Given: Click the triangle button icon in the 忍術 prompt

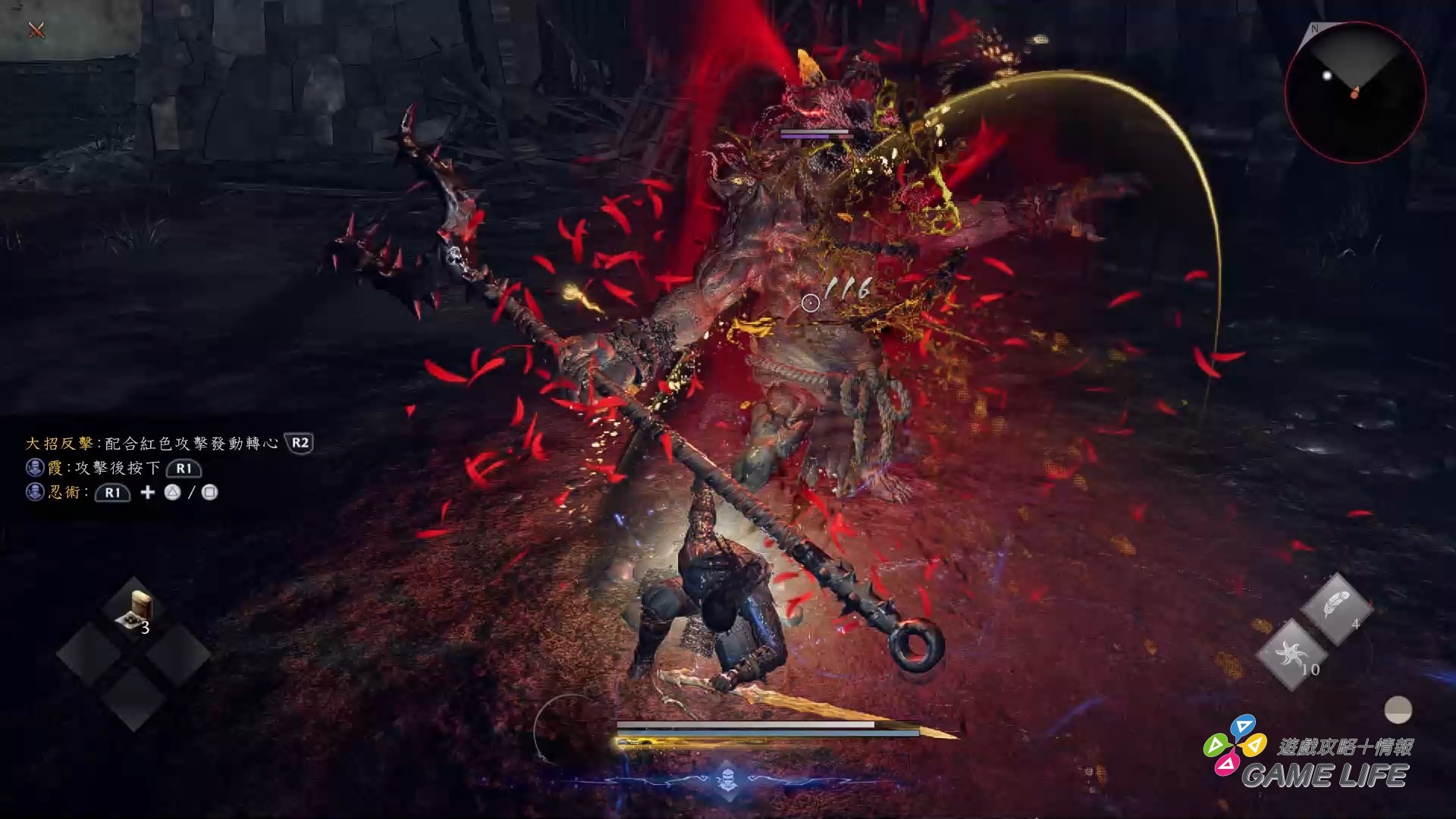Looking at the screenshot, I should pyautogui.click(x=173, y=494).
